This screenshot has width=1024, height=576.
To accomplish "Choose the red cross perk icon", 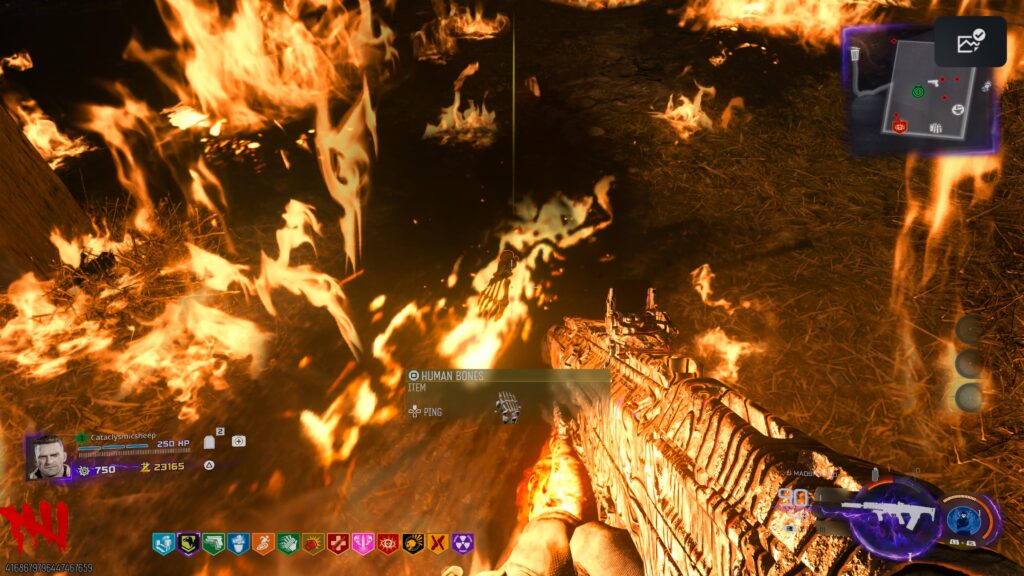I will tap(337, 544).
